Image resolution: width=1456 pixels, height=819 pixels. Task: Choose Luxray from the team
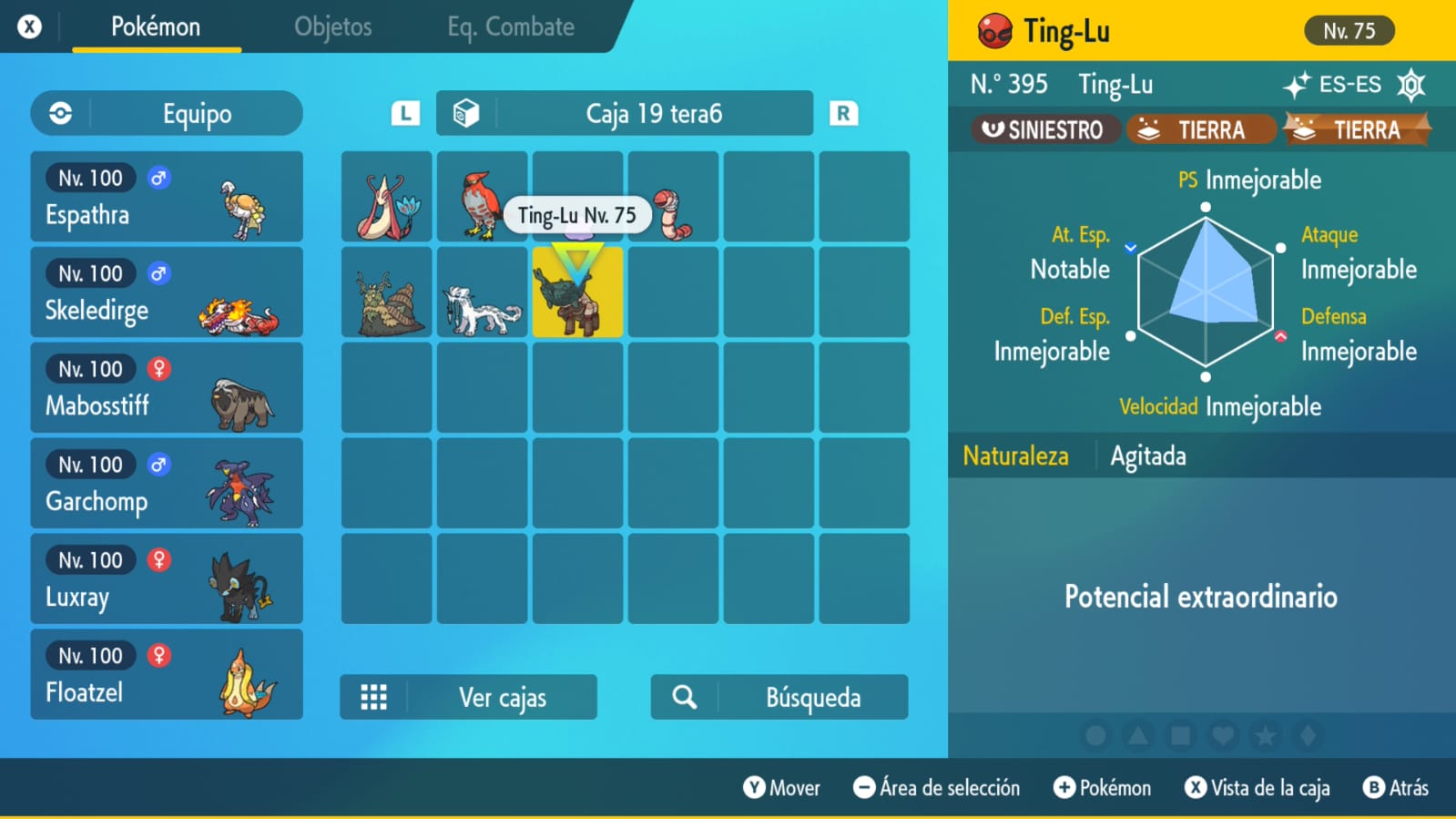coord(167,579)
